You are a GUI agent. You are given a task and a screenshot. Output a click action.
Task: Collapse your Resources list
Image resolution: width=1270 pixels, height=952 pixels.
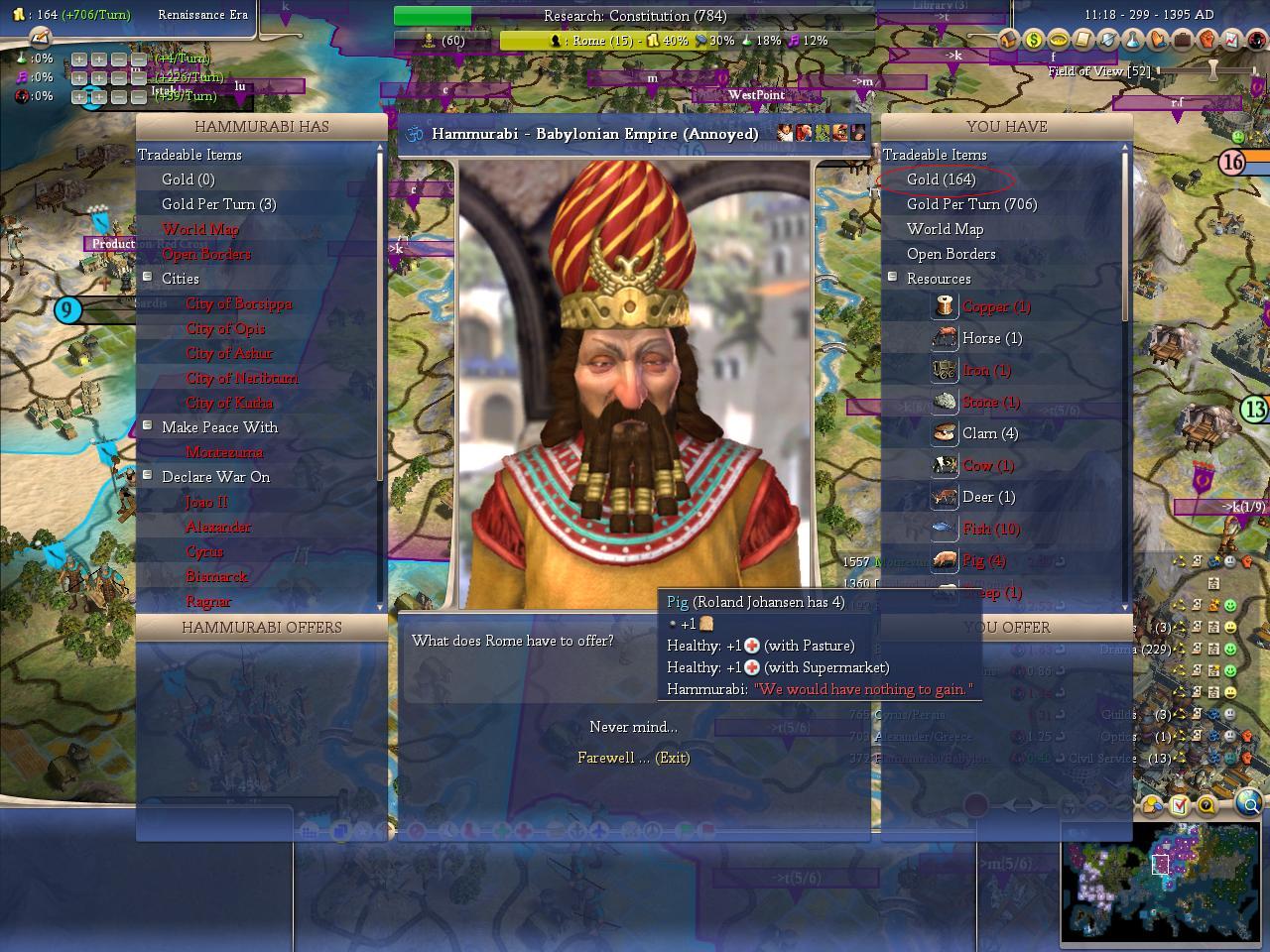pyautogui.click(x=893, y=278)
